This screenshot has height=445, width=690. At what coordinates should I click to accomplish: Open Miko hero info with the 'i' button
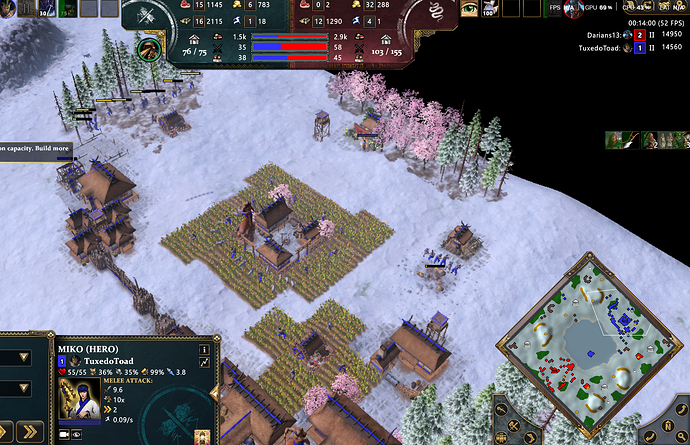click(204, 349)
